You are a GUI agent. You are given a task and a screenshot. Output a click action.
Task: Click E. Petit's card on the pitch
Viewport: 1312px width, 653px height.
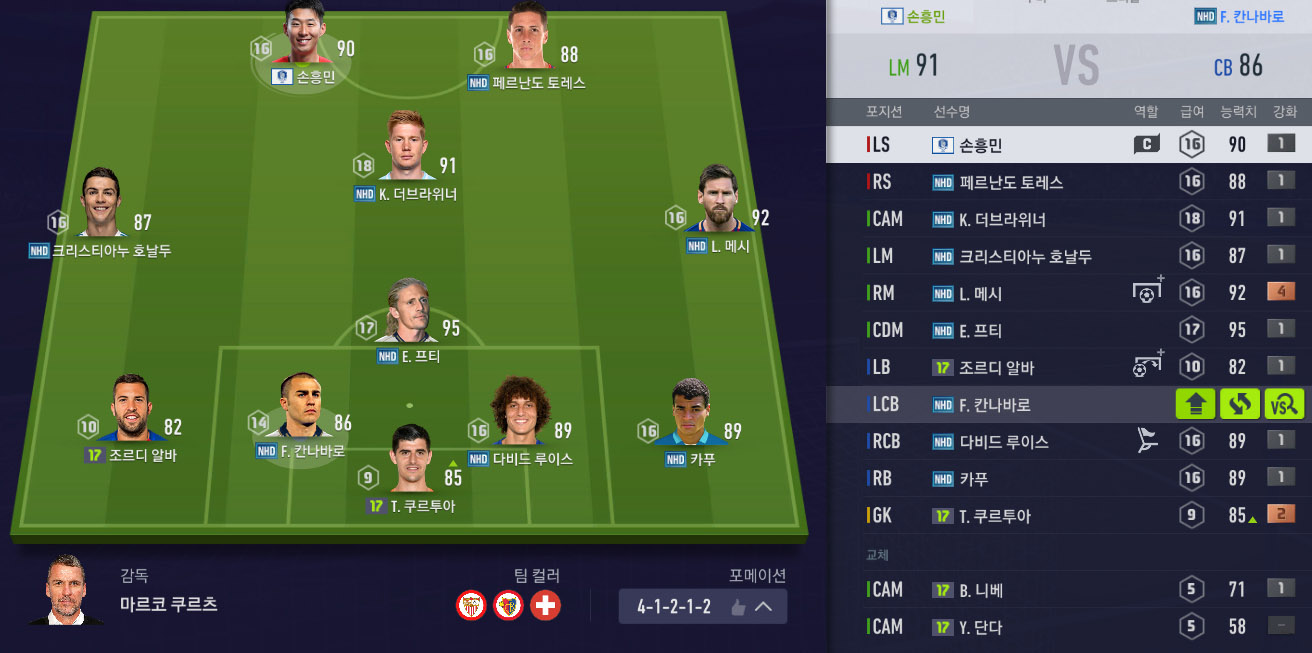pyautogui.click(x=409, y=317)
